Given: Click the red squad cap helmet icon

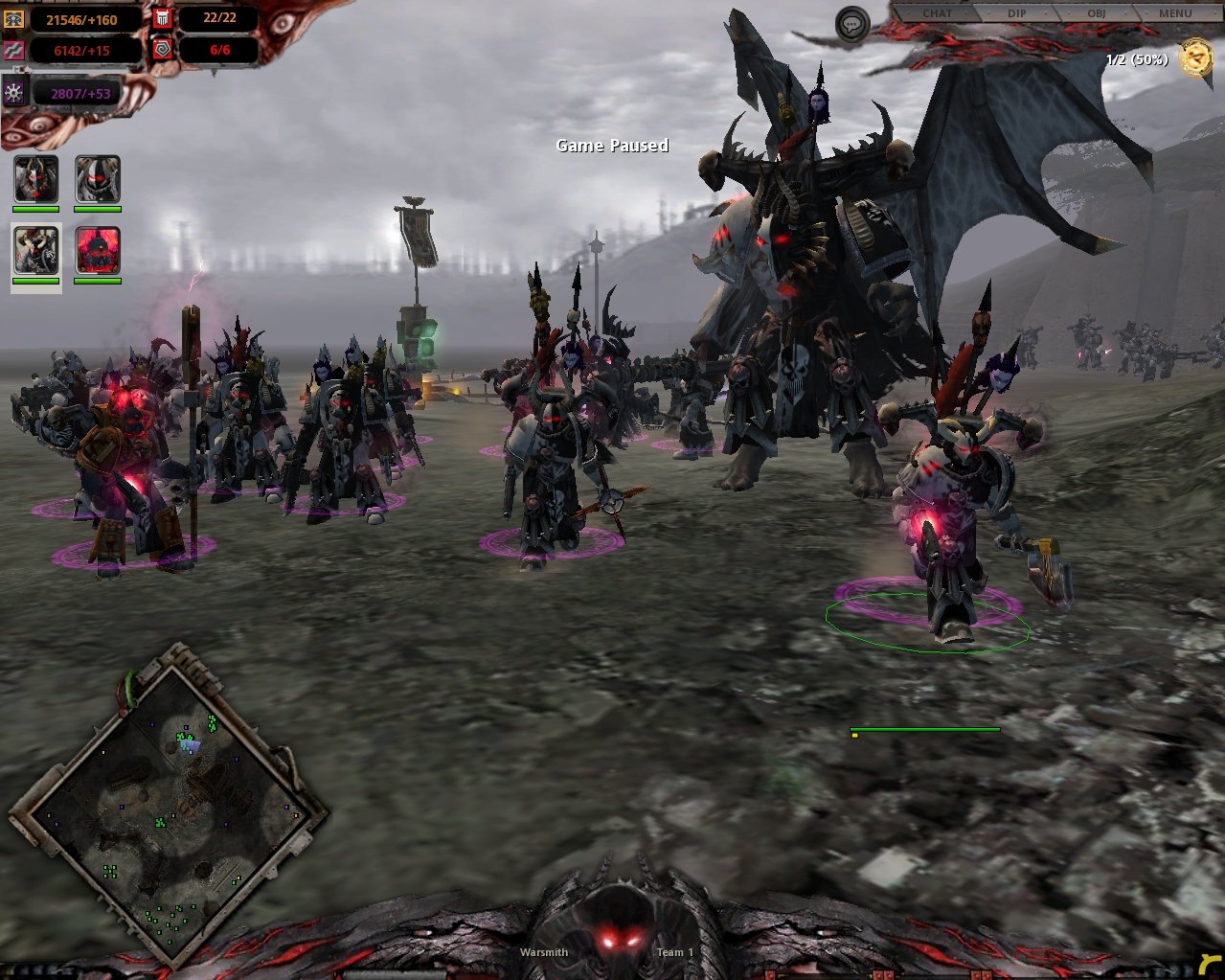Looking at the screenshot, I should tap(162, 18).
